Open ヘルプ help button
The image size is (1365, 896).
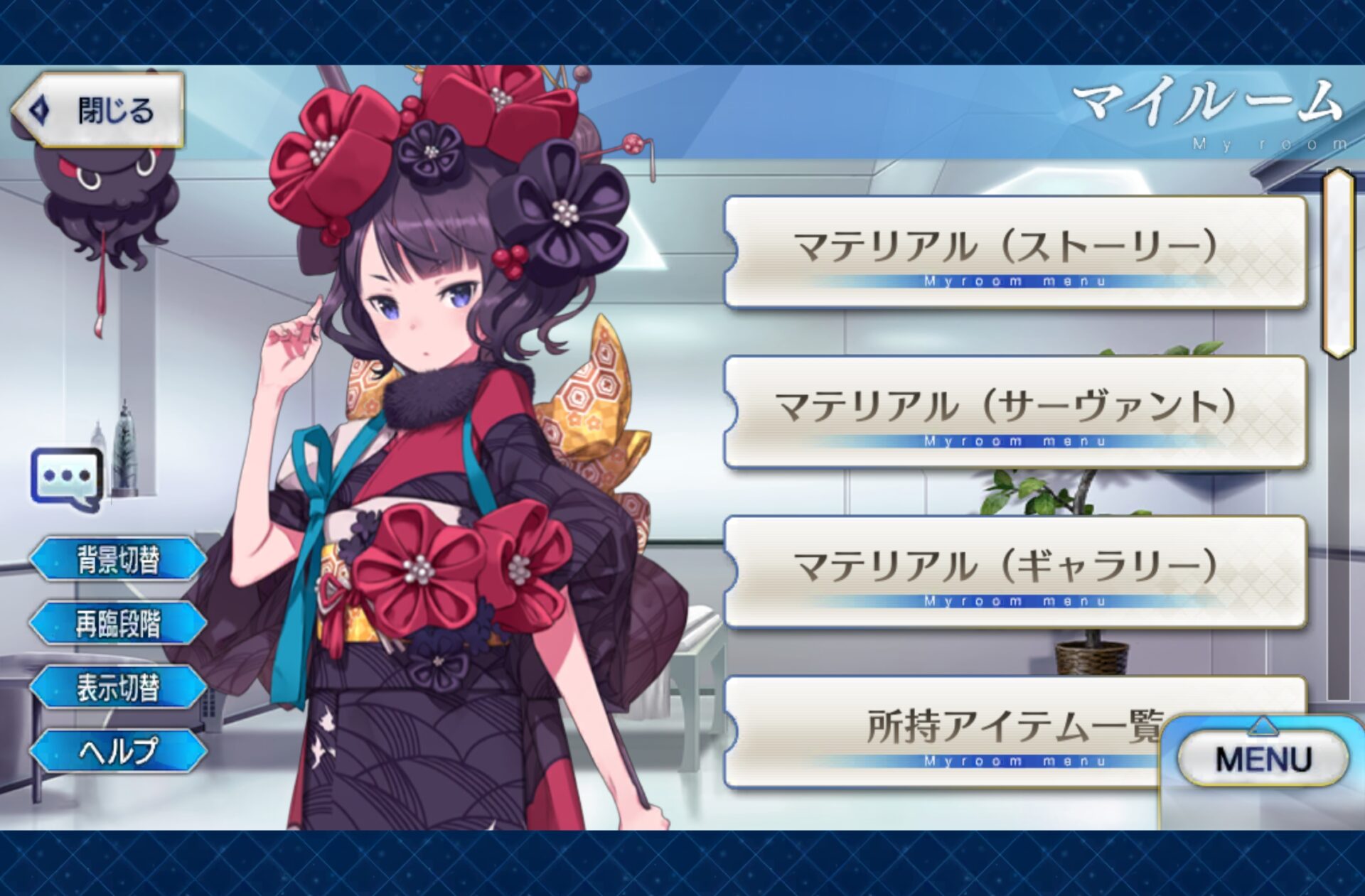coord(118,750)
